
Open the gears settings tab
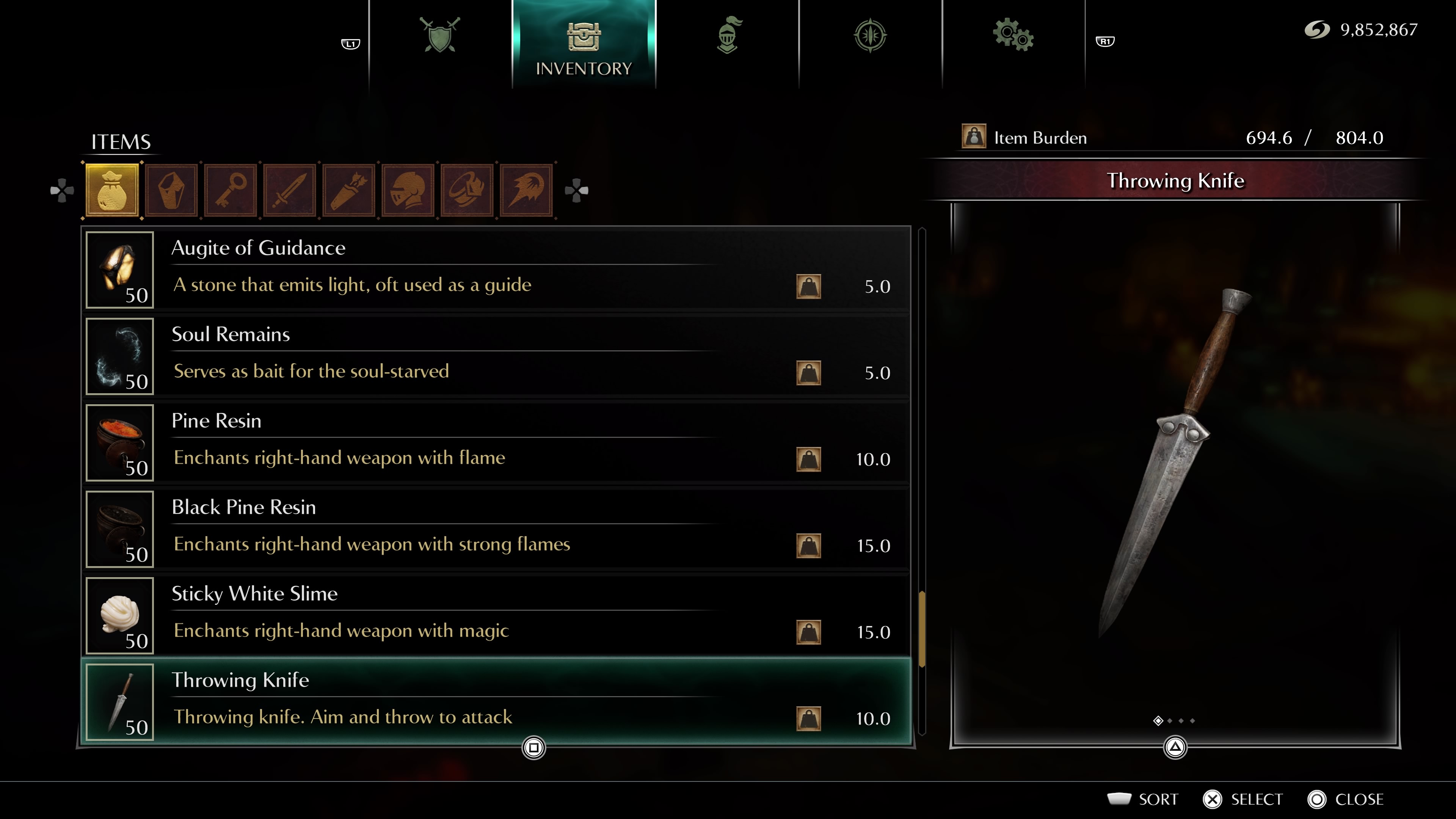click(x=1013, y=35)
